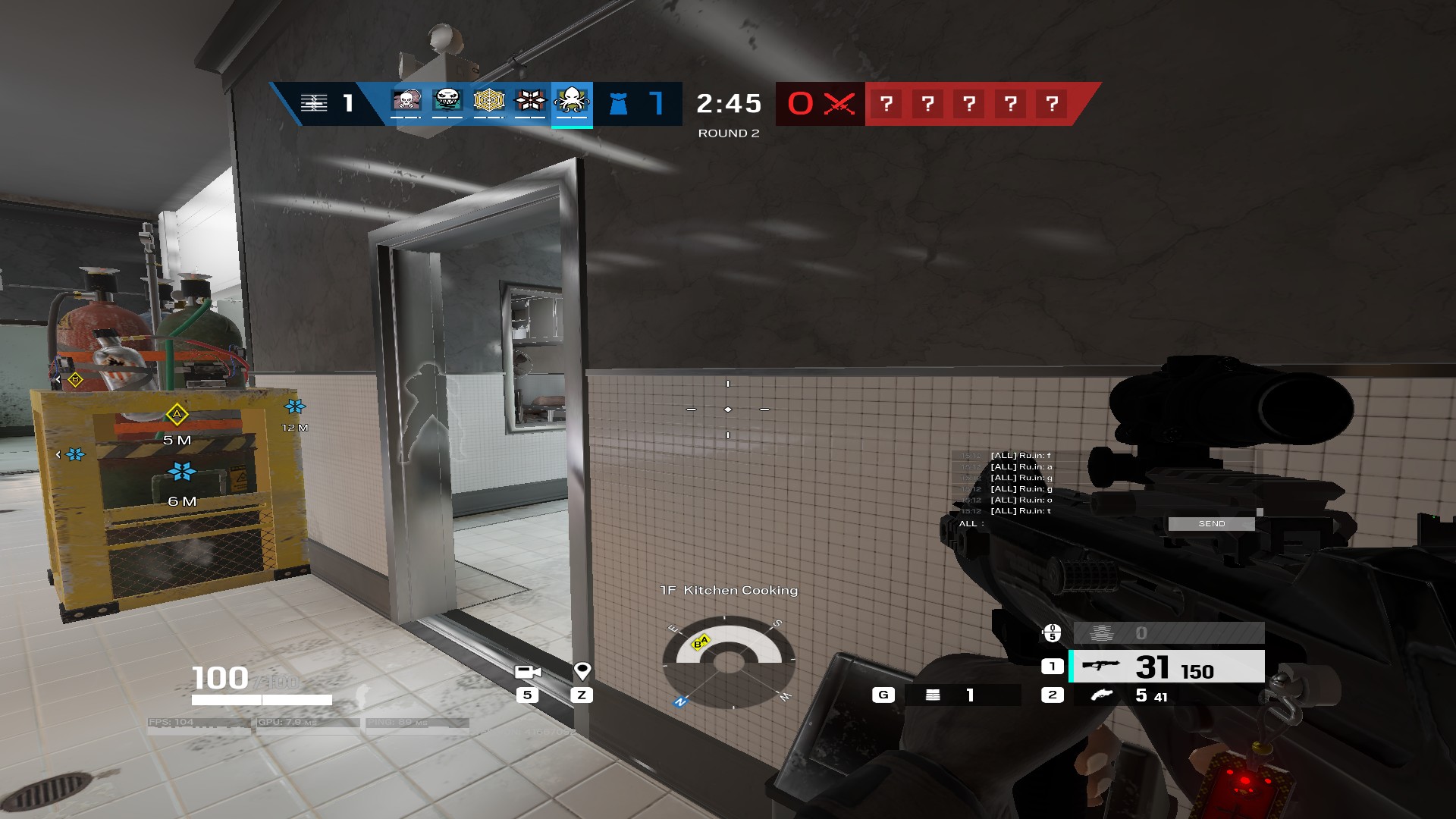Select the grinning face operator icon
The image size is (1456, 819).
point(447,101)
